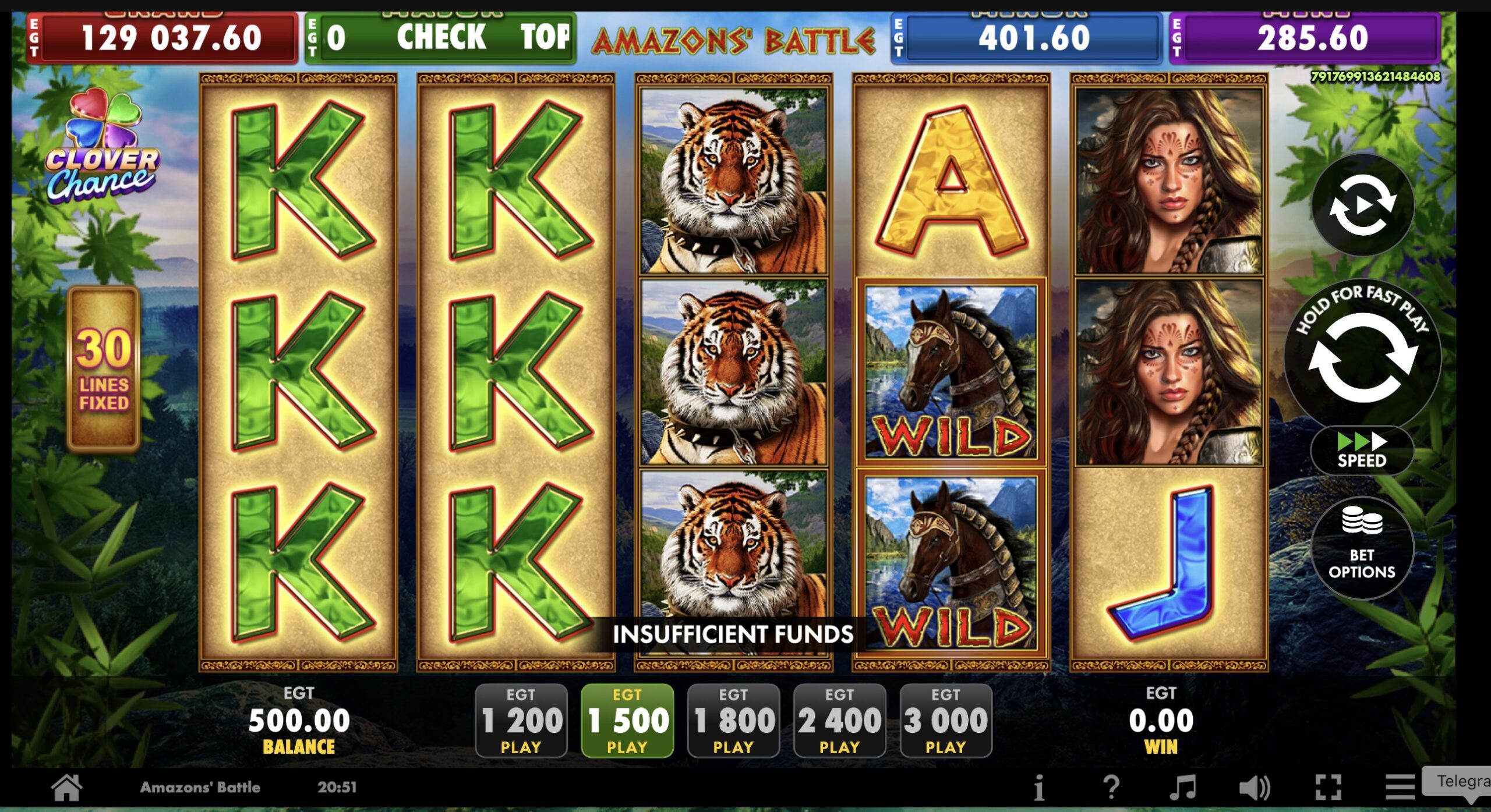
Task: Choose the 1 800 play bet
Action: [733, 721]
